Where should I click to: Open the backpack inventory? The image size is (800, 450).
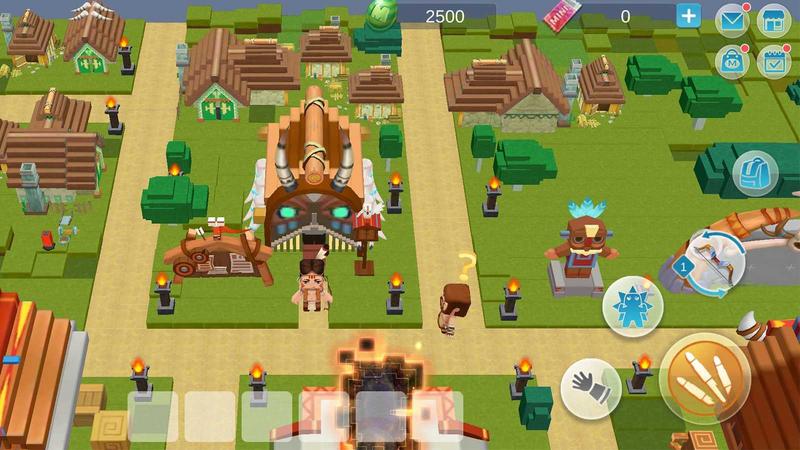click(x=754, y=173)
